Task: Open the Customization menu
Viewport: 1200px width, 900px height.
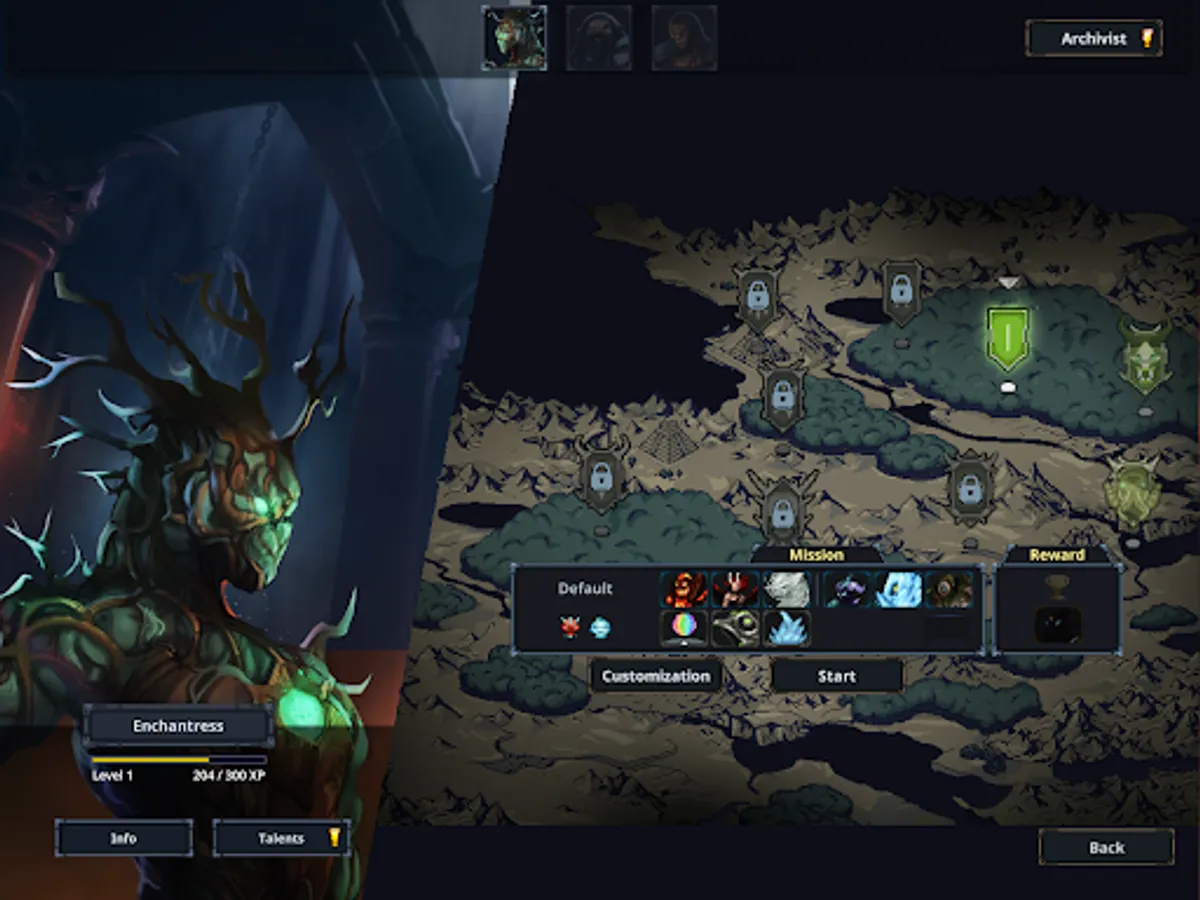Action: click(656, 676)
